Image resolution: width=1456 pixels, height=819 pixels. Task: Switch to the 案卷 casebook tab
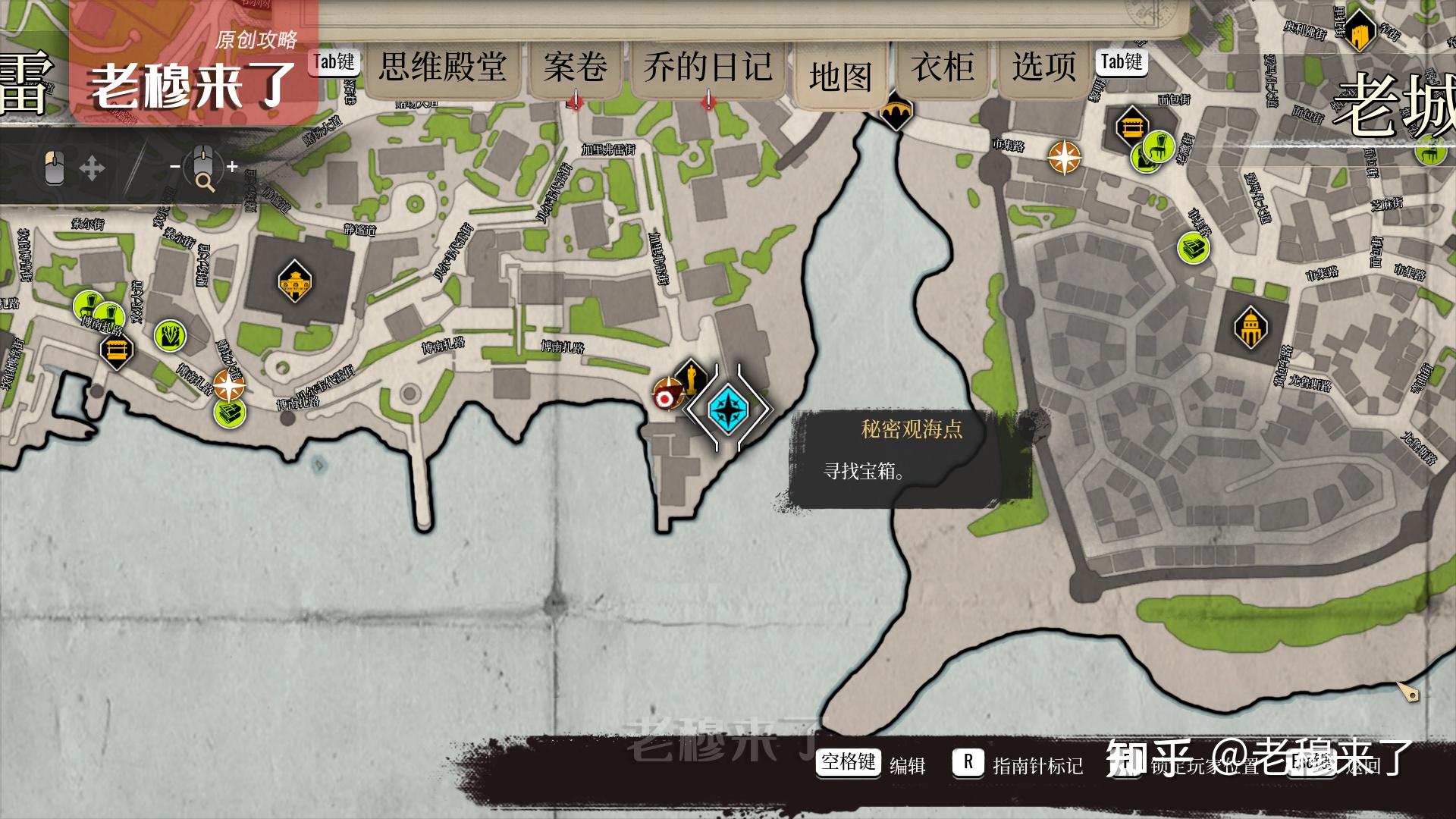(x=575, y=67)
